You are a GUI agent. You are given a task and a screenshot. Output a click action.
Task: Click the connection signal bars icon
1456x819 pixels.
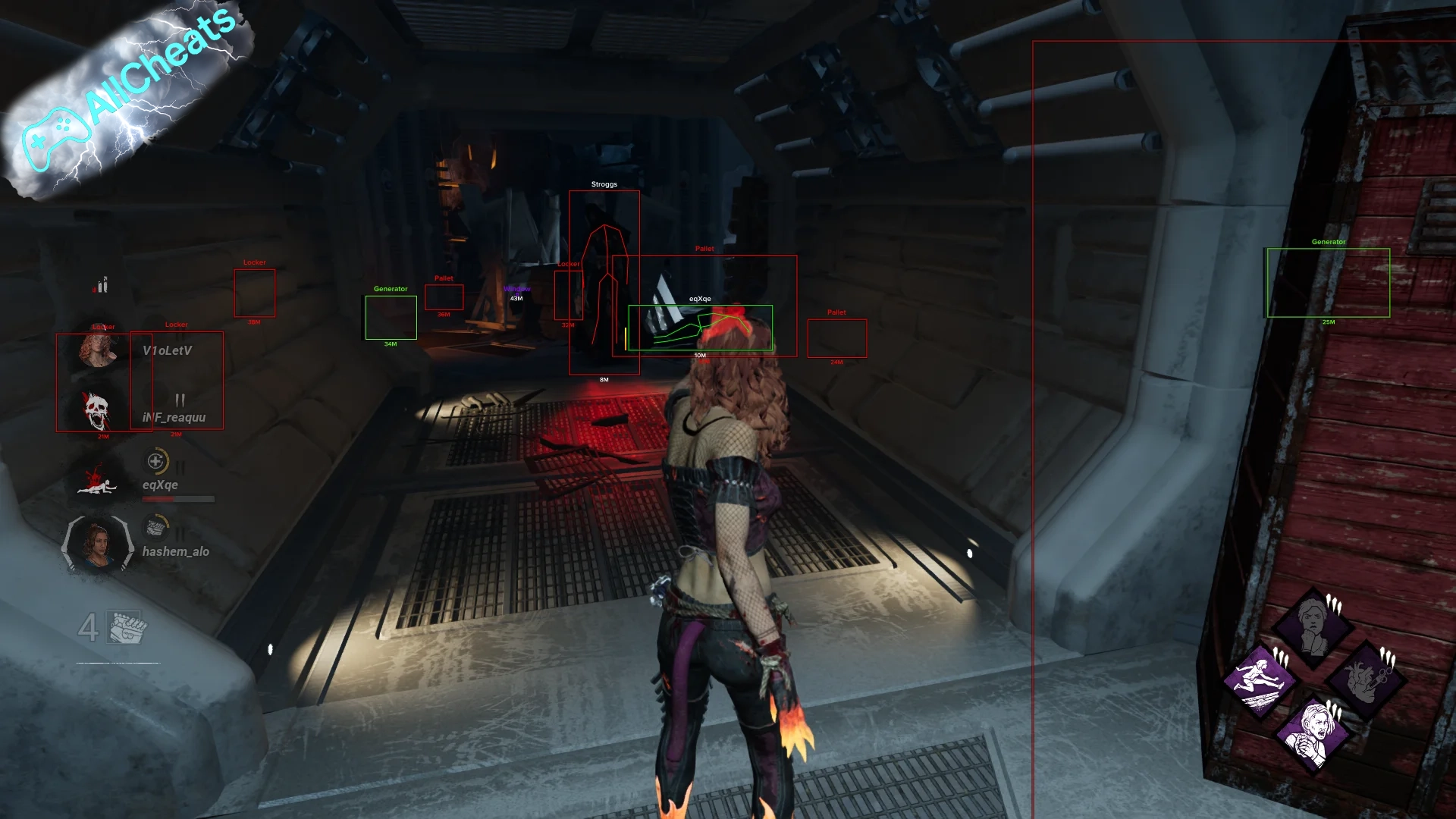(102, 284)
